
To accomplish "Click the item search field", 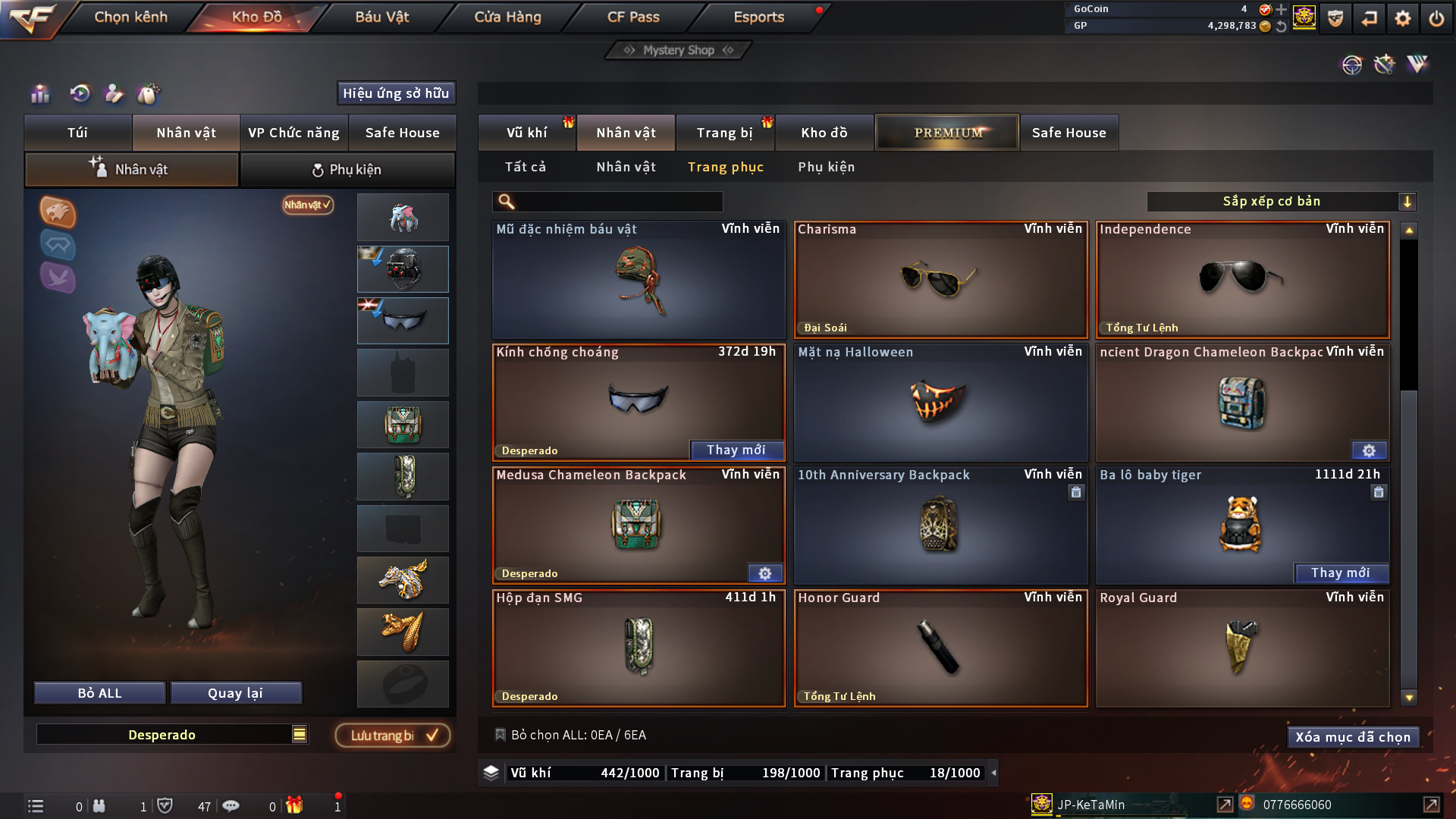I will point(618,202).
